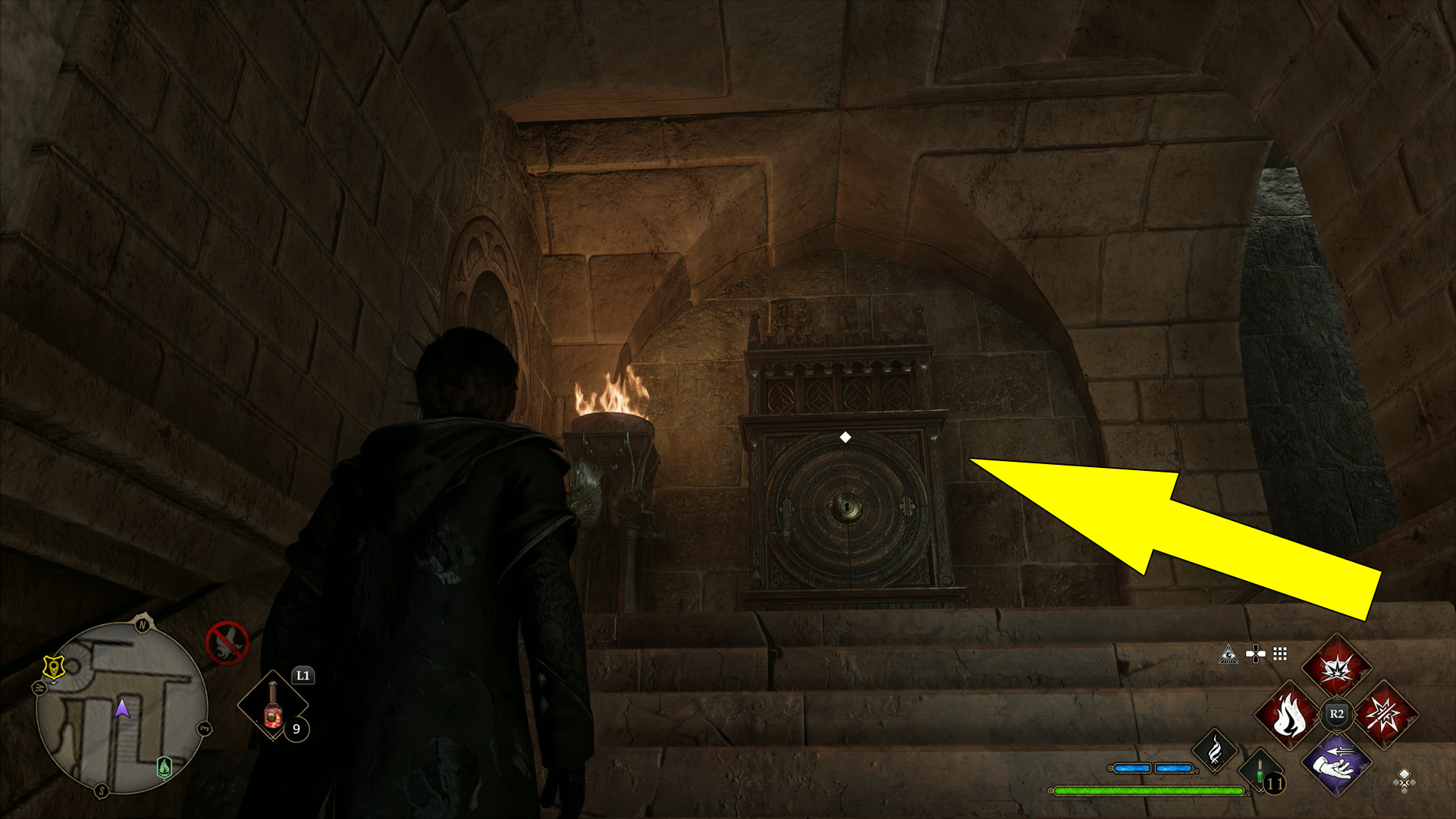
Task: Click the spell set grid icon
Action: (1279, 654)
